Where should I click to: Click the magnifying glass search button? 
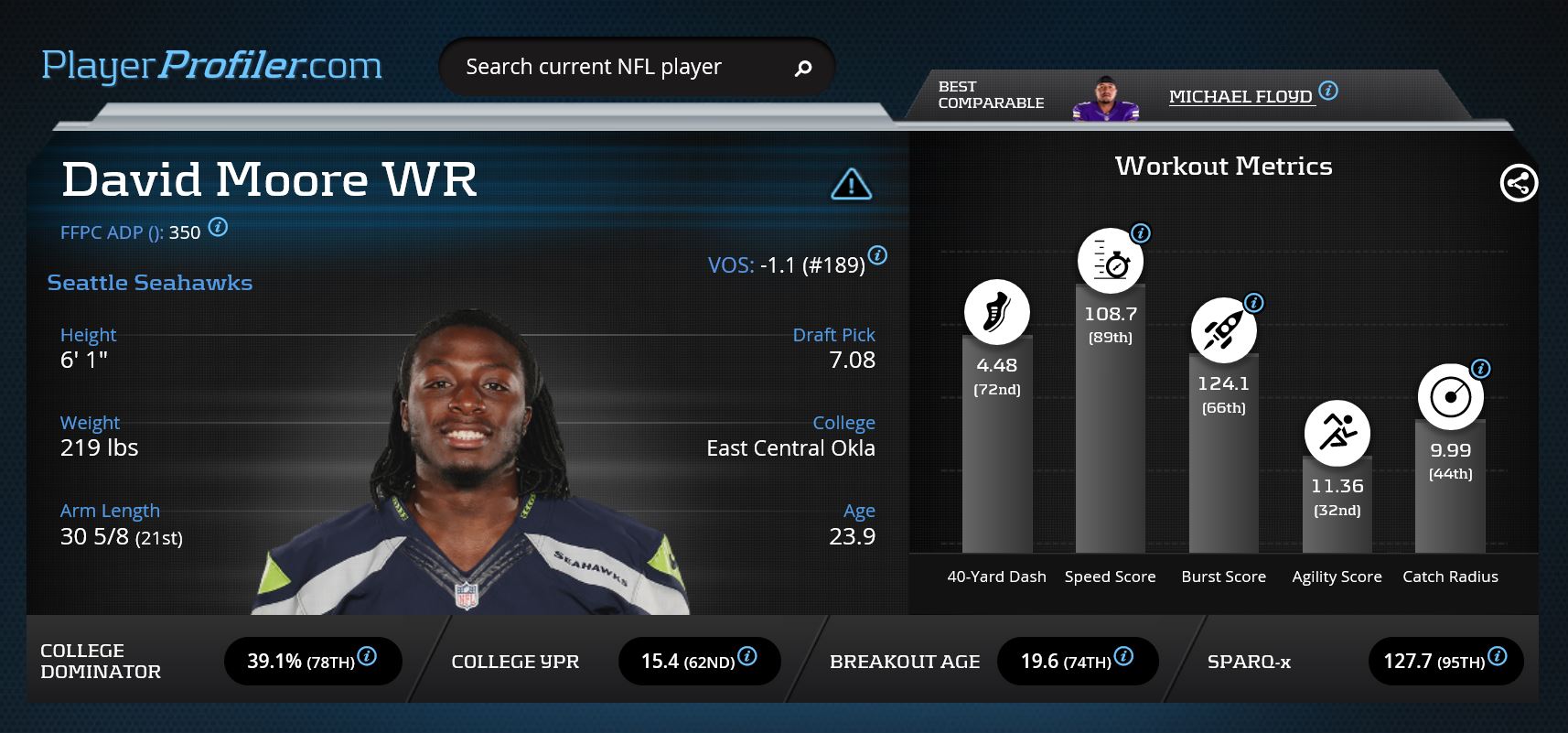803,68
